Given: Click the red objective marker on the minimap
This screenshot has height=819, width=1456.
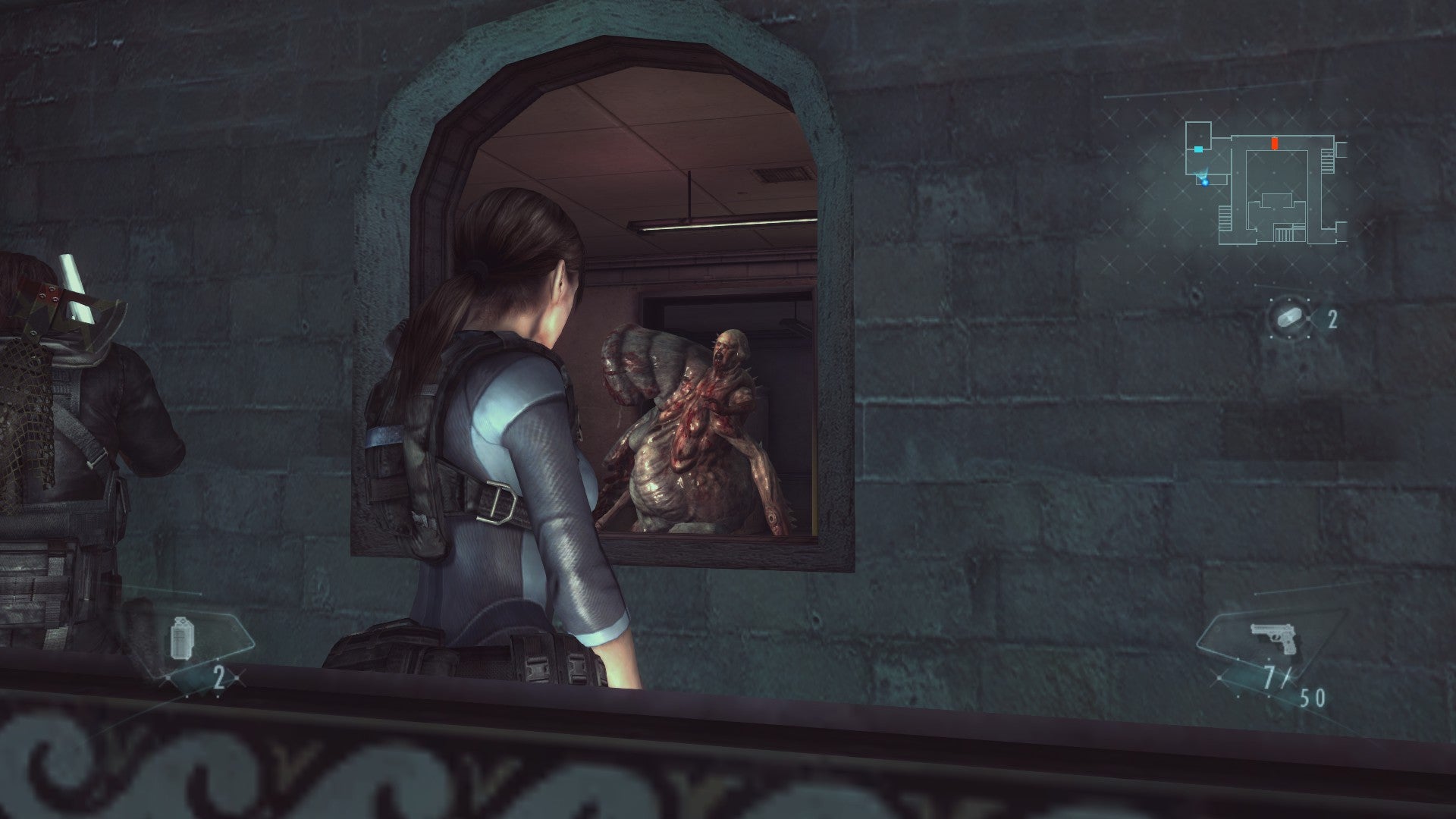Looking at the screenshot, I should 1275,142.
